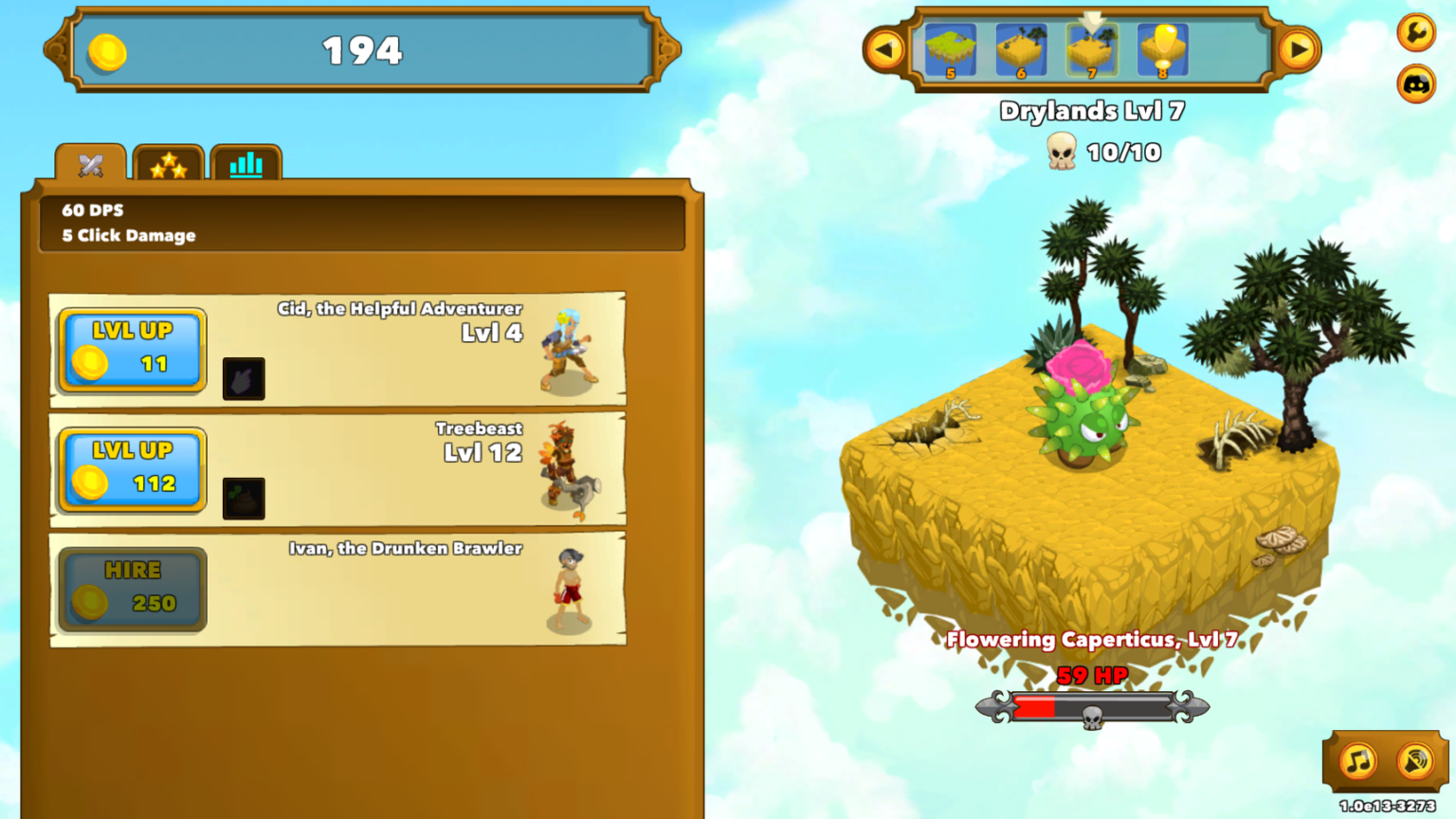
Task: Hire Ivan, the Drunken Brawler
Action: click(132, 590)
